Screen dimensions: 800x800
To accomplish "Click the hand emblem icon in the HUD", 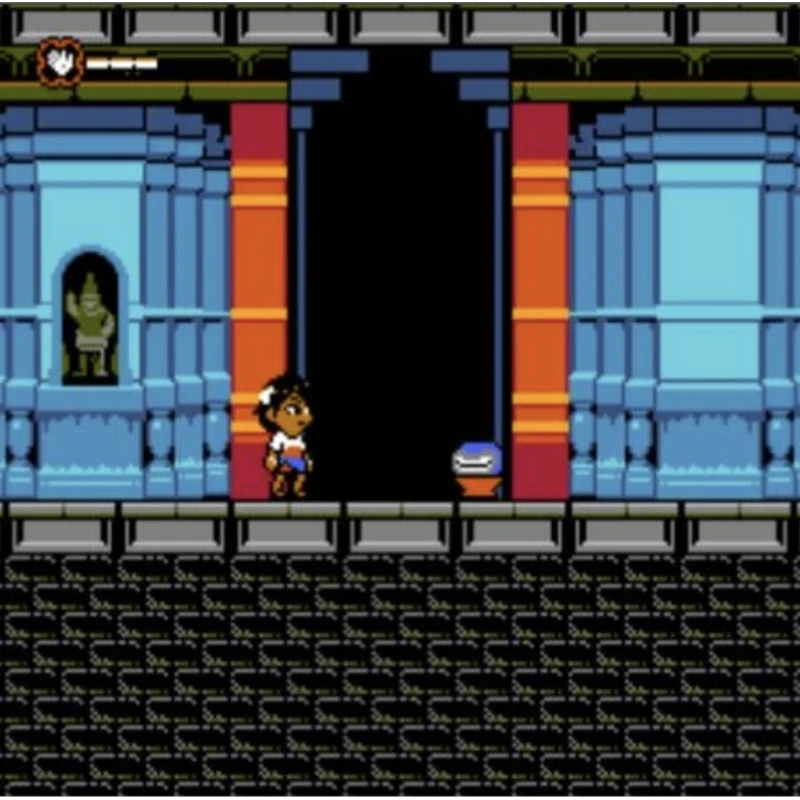I will [59, 64].
